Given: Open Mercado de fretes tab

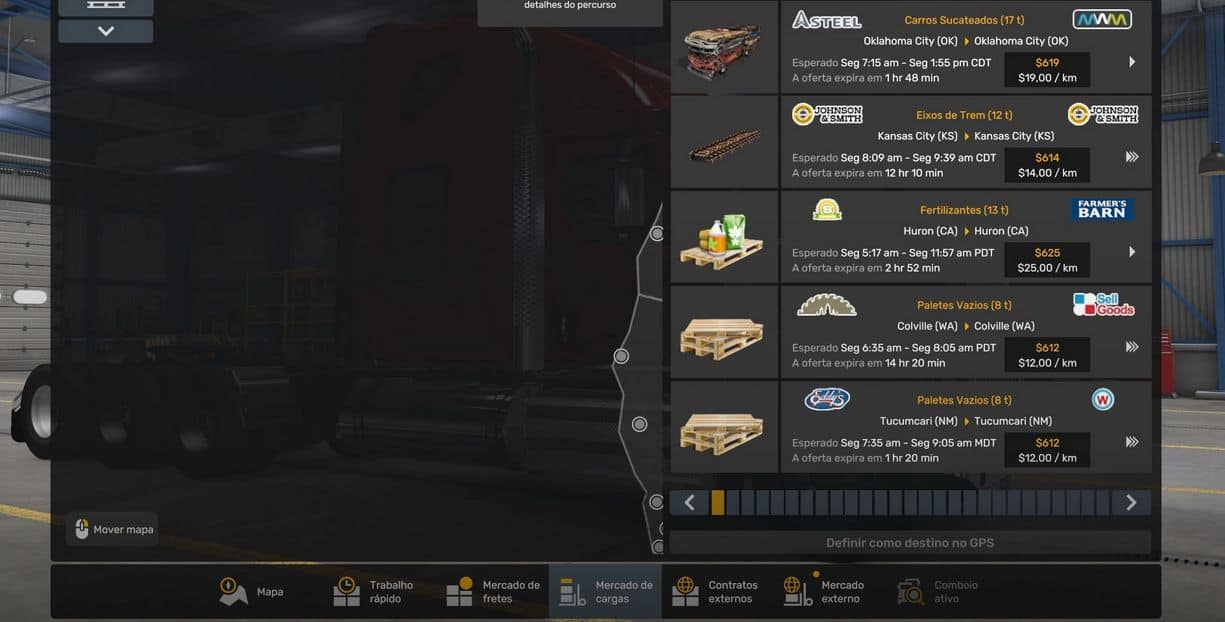Looking at the screenshot, I should click(x=494, y=592).
